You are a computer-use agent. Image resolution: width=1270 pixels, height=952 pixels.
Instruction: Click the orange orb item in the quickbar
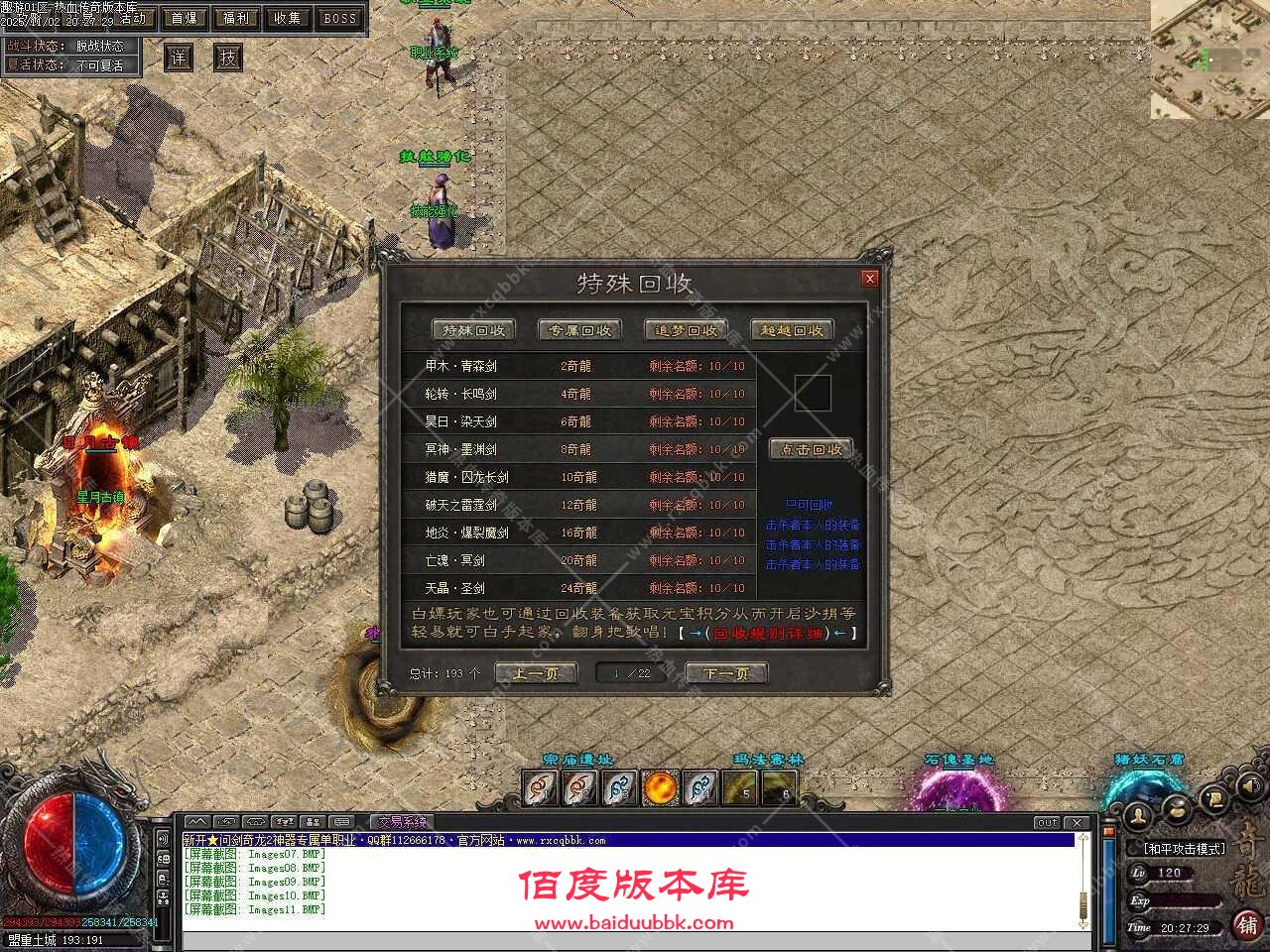click(658, 788)
